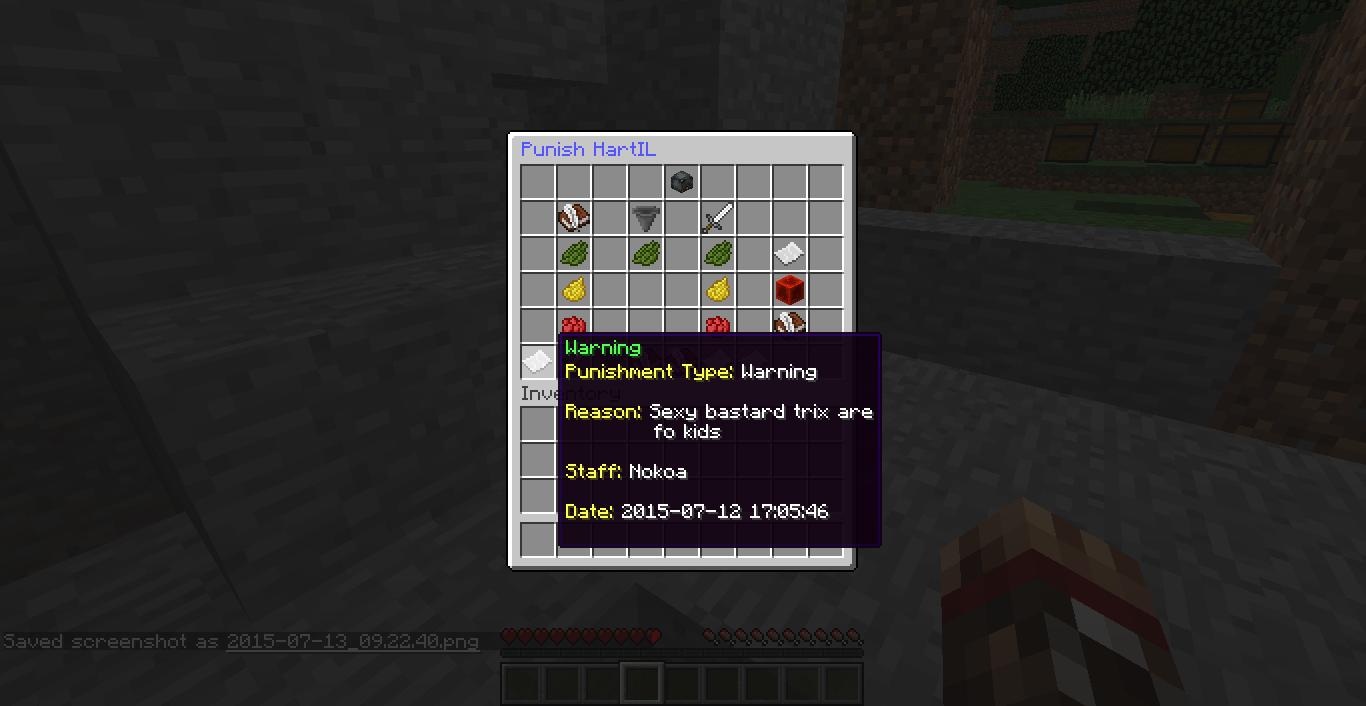1366x706 pixels.
Task: Pick the yellow dye beneath the sword column
Action: point(717,290)
